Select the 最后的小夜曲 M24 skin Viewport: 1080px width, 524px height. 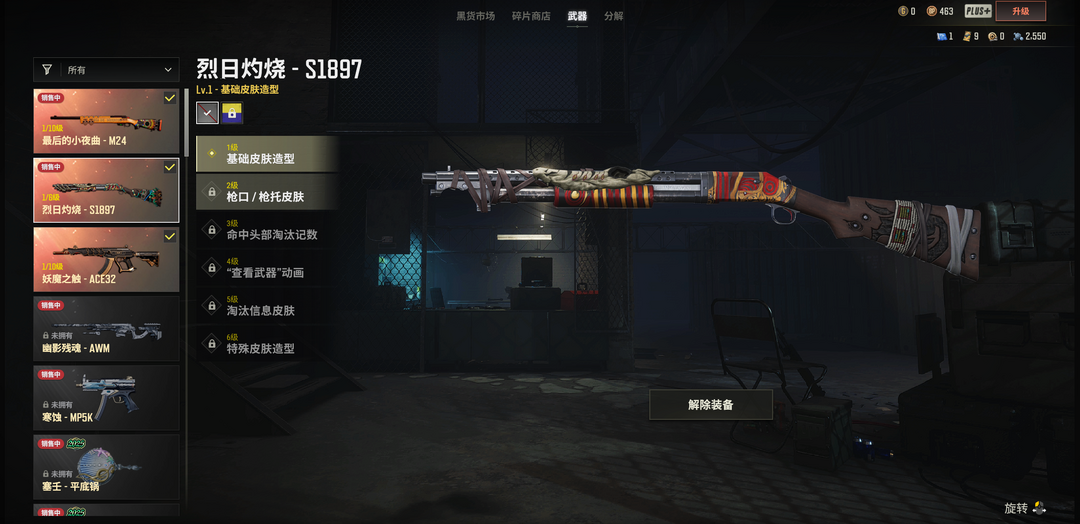click(106, 121)
